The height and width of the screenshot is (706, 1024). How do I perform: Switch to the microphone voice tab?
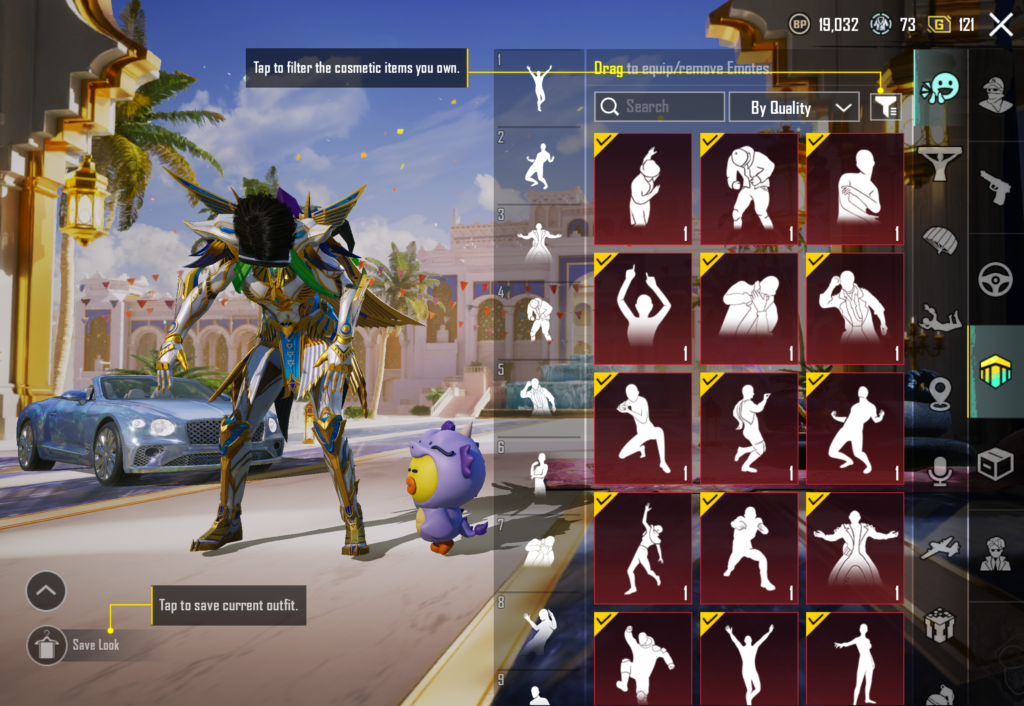939,470
